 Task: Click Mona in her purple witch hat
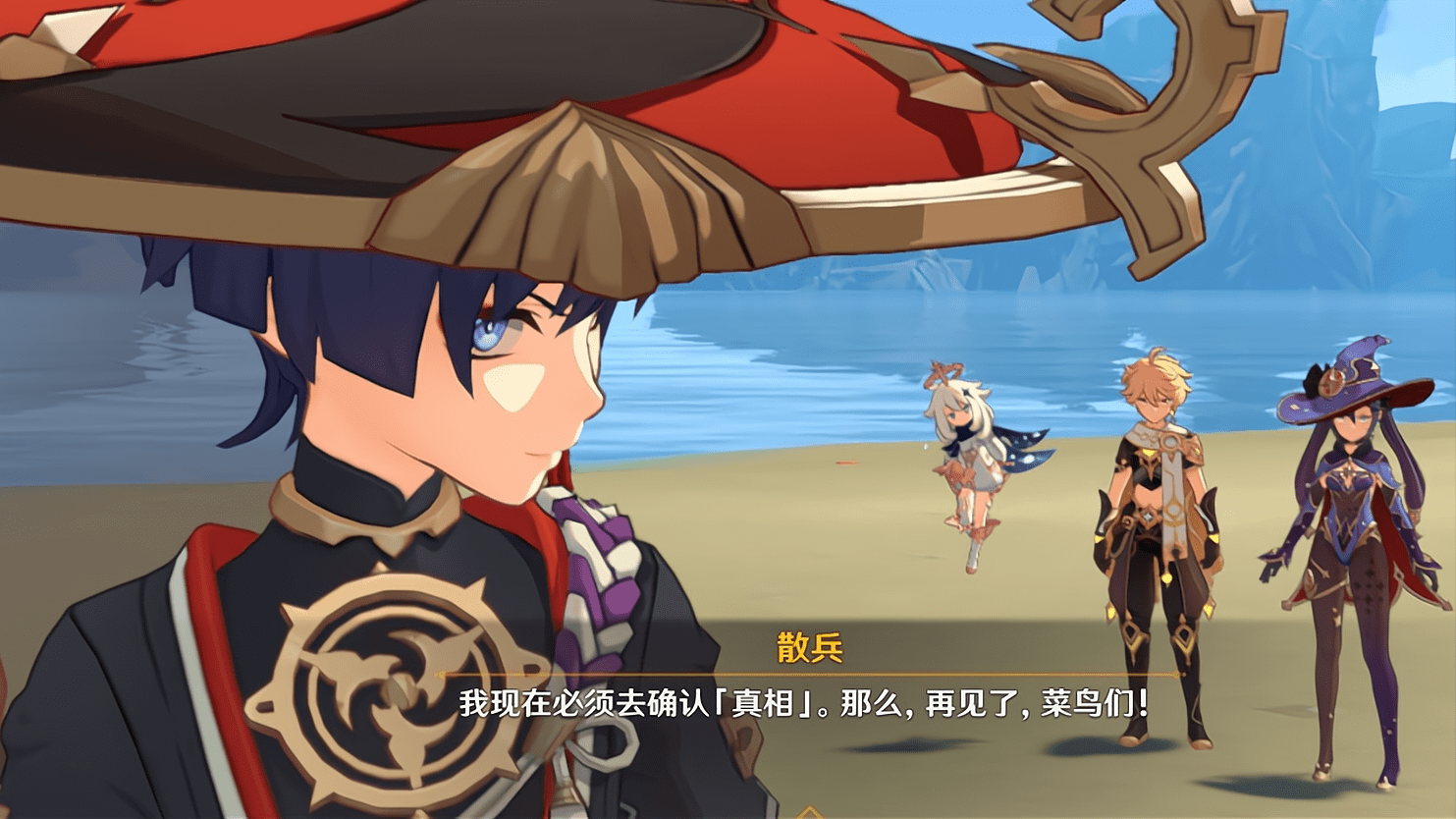(x=1355, y=511)
